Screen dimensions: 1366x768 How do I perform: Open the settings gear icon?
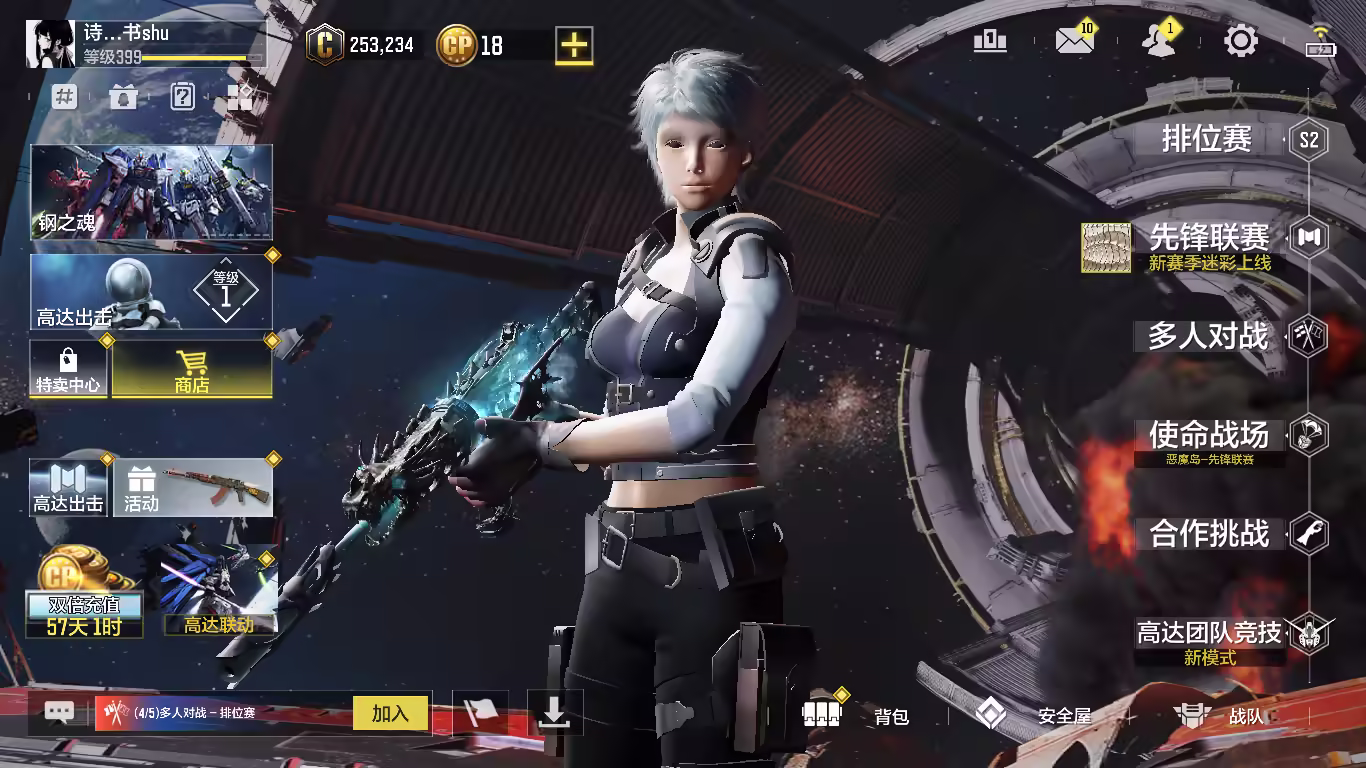(x=1241, y=41)
